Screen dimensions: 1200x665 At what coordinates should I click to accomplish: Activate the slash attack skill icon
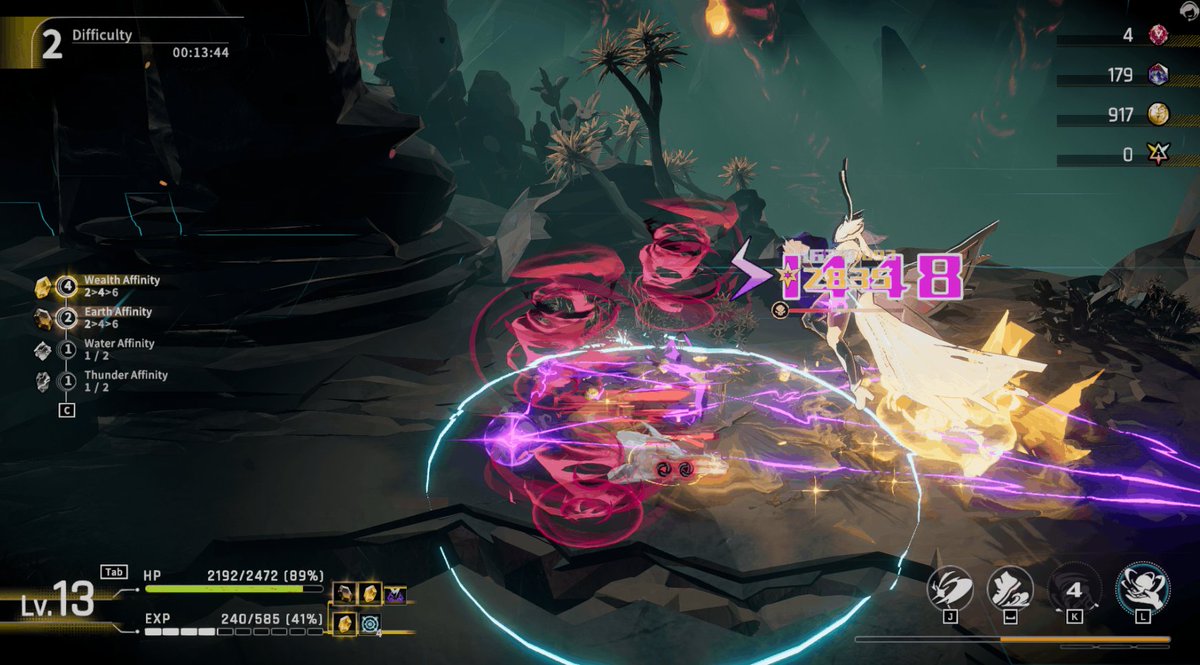pos(950,586)
